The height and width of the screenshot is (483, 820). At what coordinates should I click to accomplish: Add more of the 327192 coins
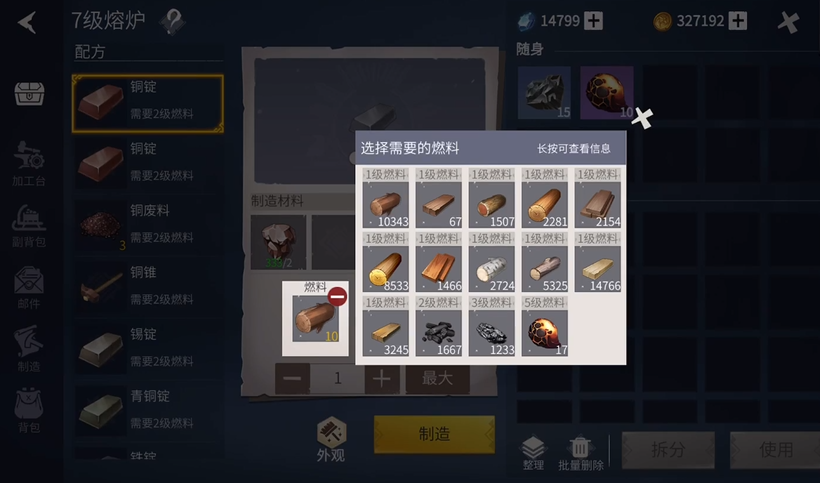(x=738, y=20)
